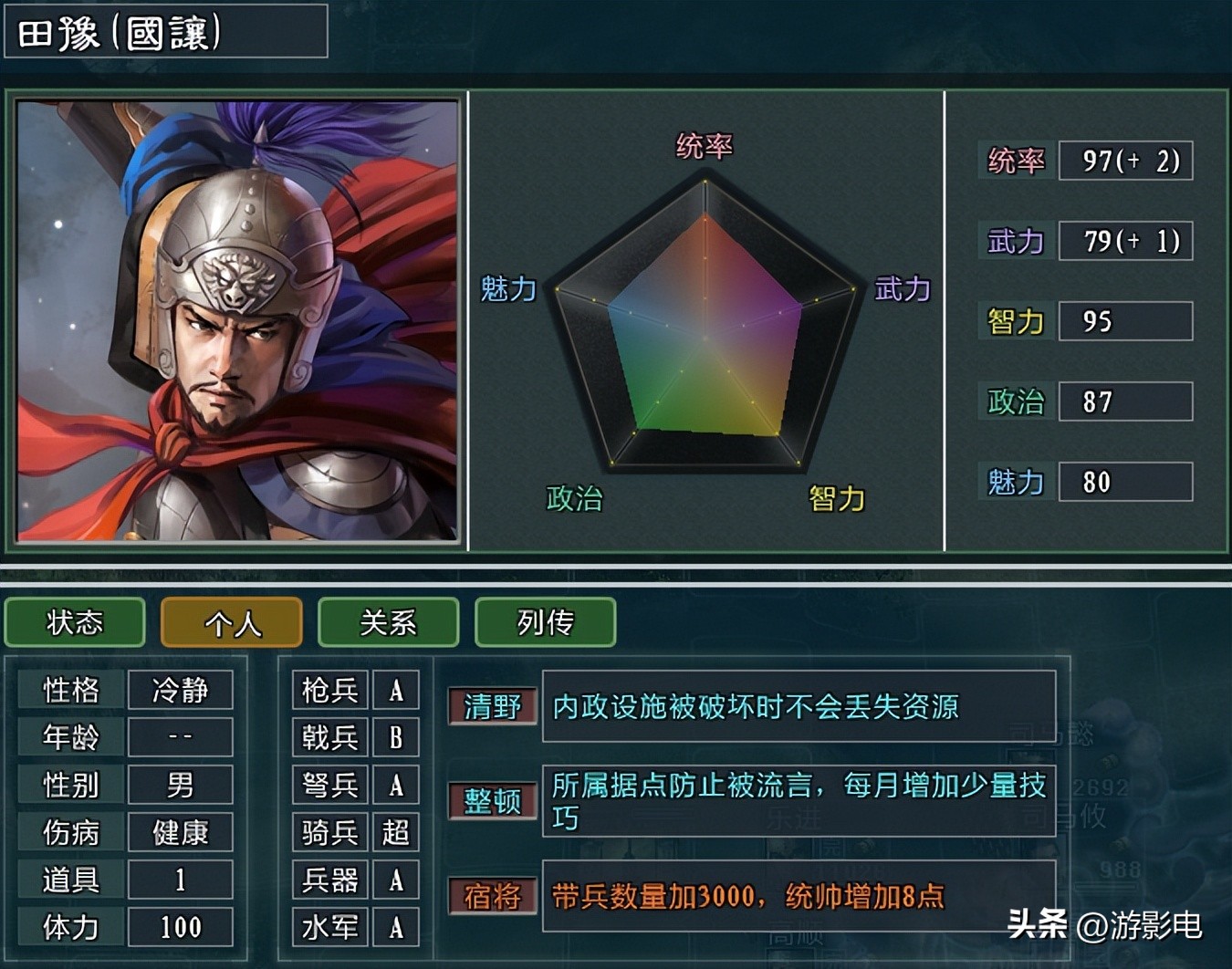Toggle the 枪兵 A proficiency cell
Viewport: 1232px width, 969px height.
click(x=396, y=690)
